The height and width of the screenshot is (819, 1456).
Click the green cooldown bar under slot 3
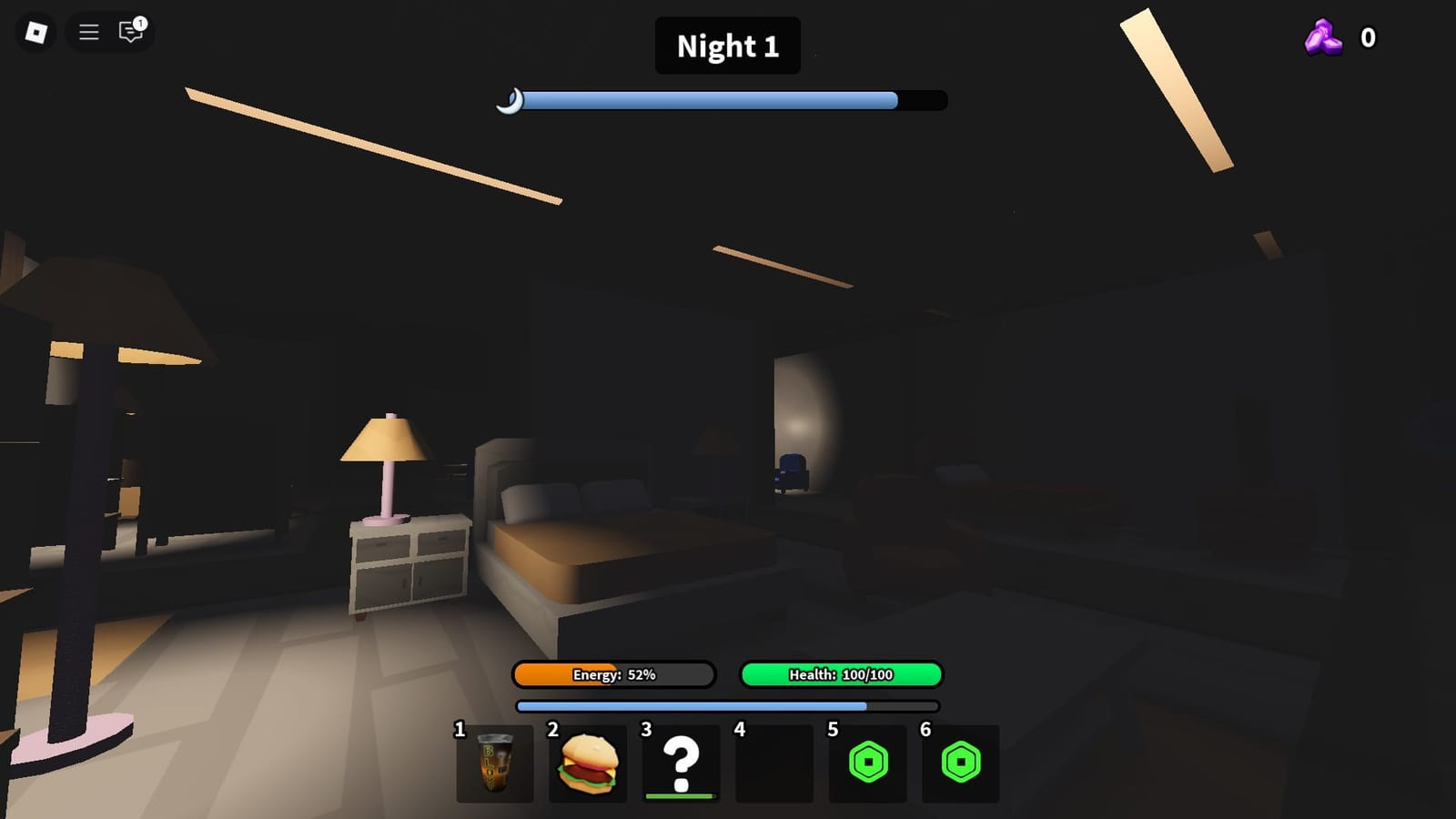point(681,794)
